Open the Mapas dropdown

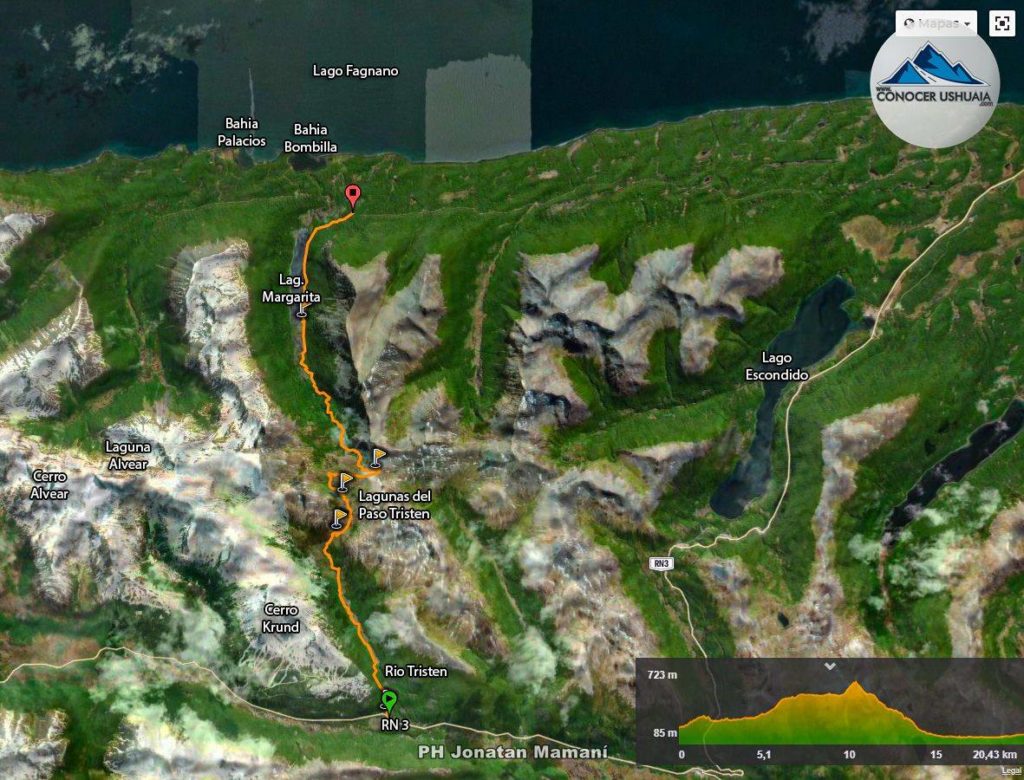point(935,23)
